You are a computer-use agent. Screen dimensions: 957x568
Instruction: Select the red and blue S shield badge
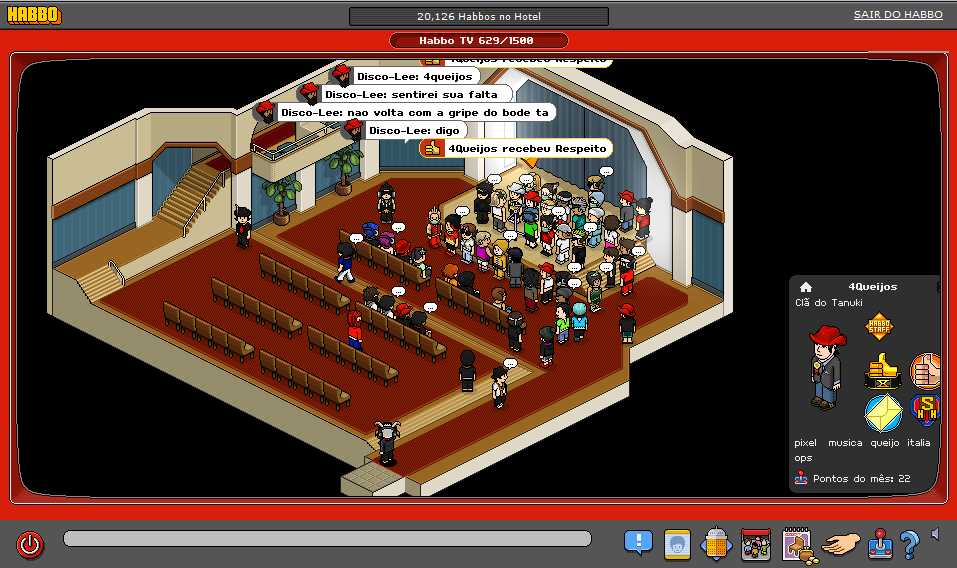pos(927,411)
